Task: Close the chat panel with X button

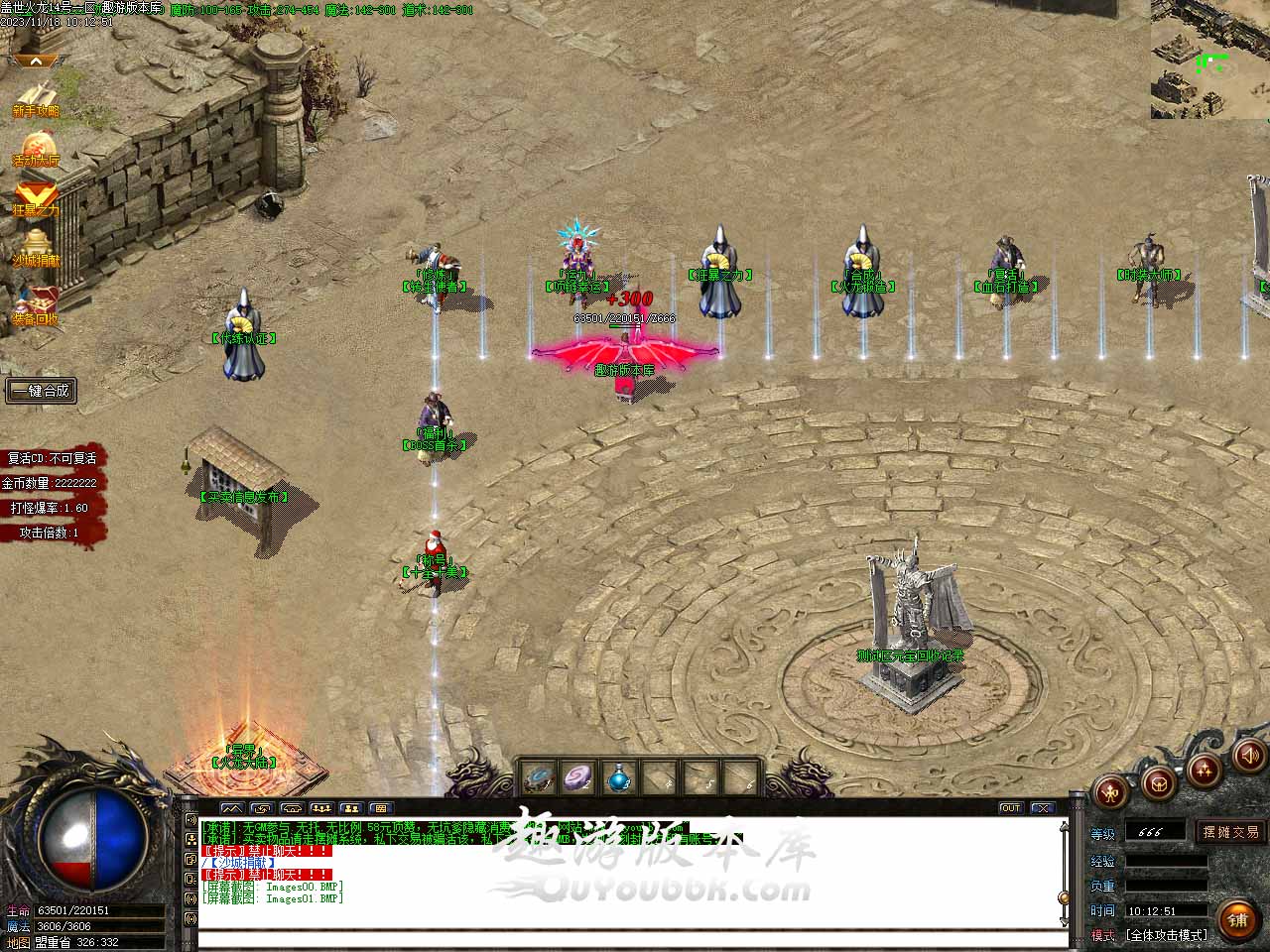Action: (x=1041, y=808)
